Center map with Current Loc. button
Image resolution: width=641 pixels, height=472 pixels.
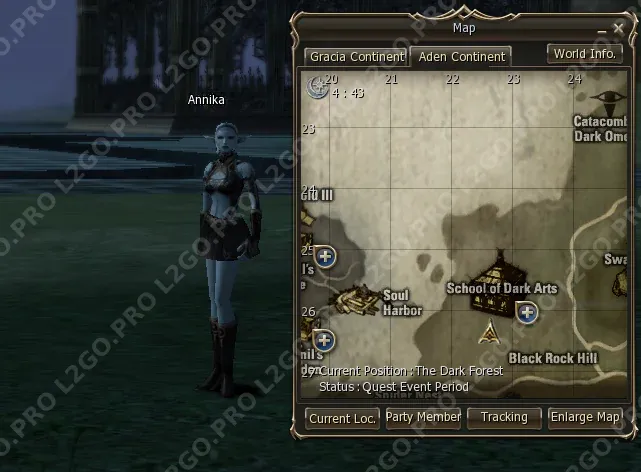click(x=342, y=418)
